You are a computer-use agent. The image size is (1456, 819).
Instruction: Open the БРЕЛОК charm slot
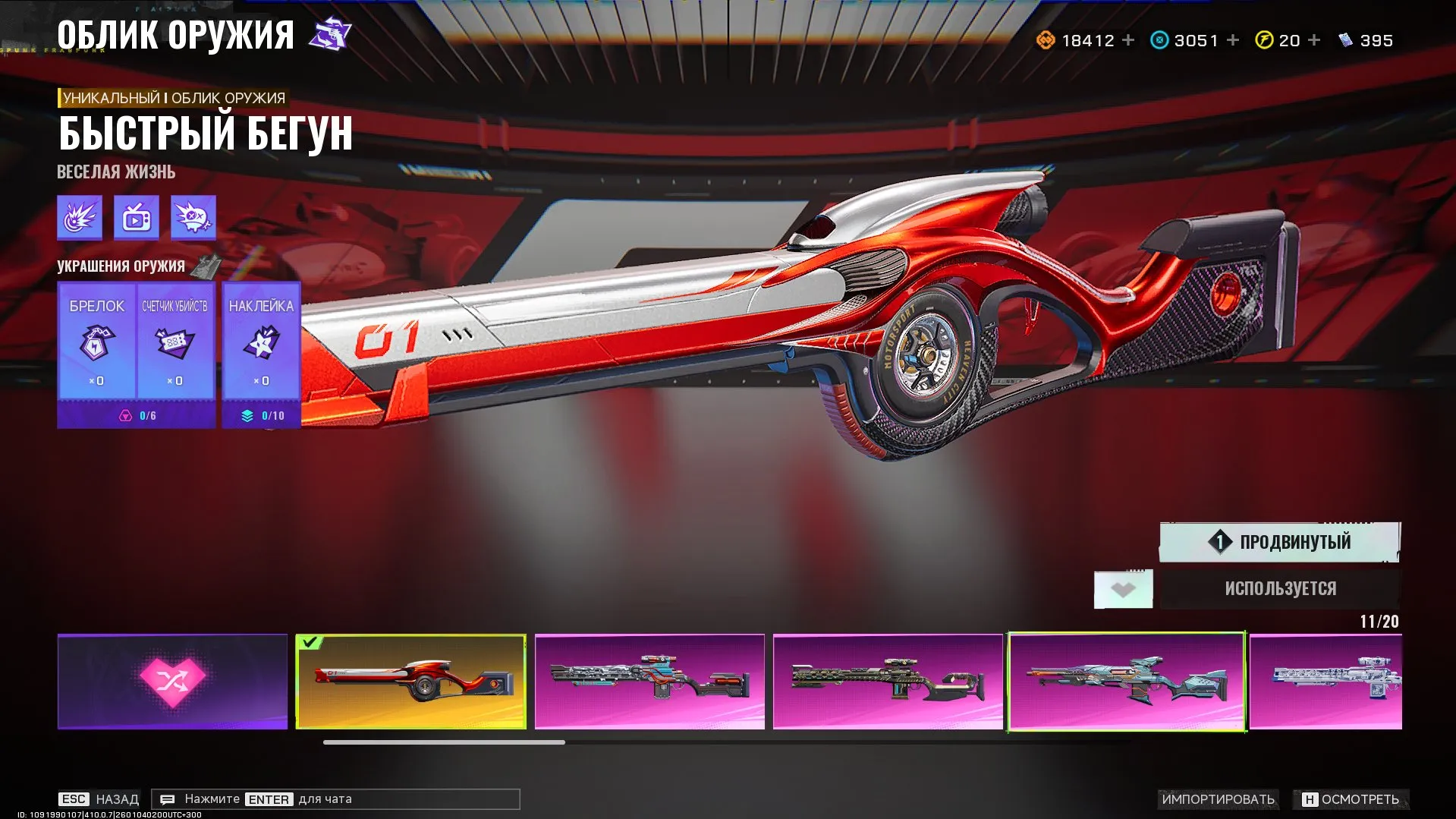coord(96,342)
